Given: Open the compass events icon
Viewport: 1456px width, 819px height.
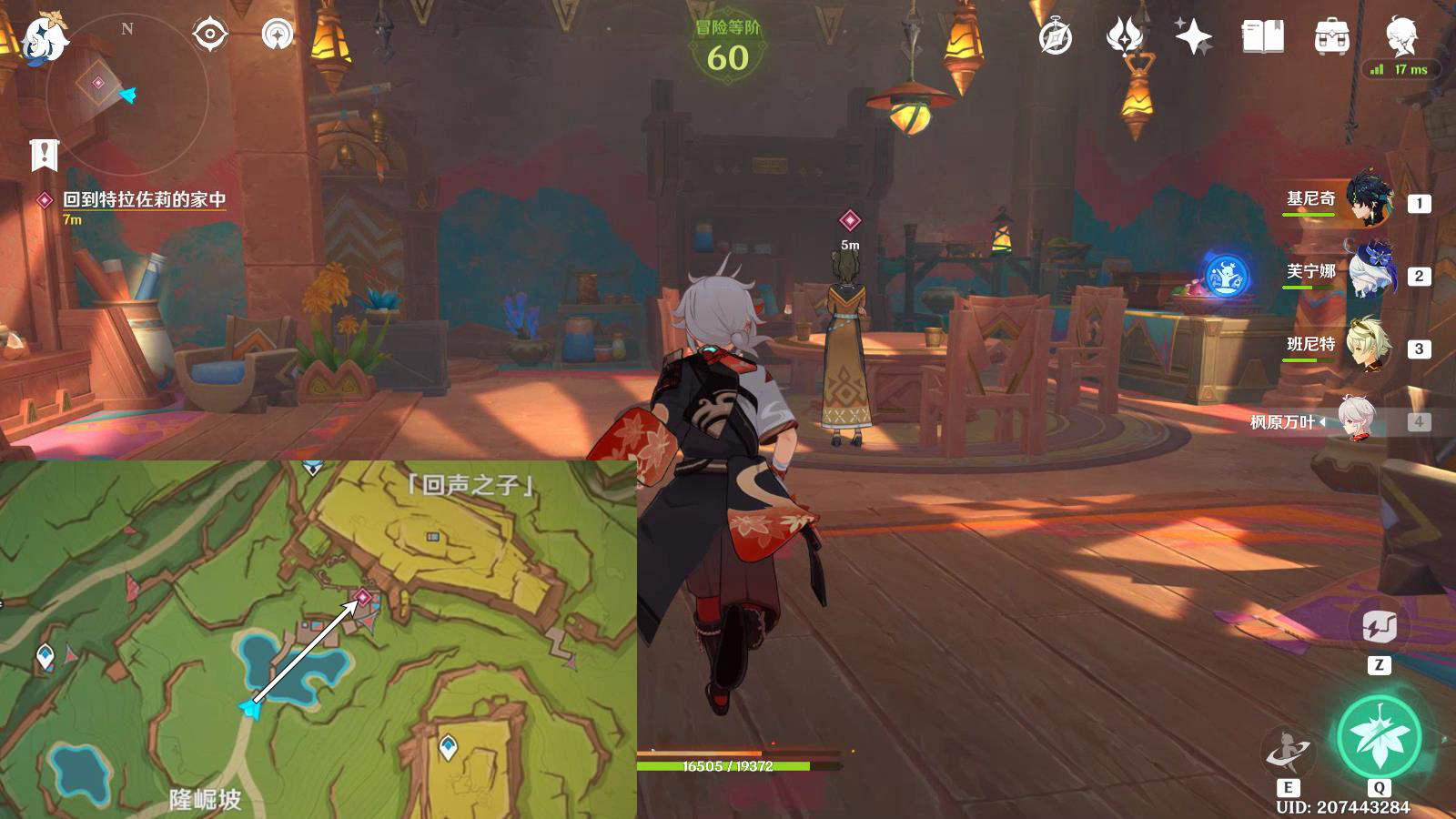Looking at the screenshot, I should coord(1056,37).
